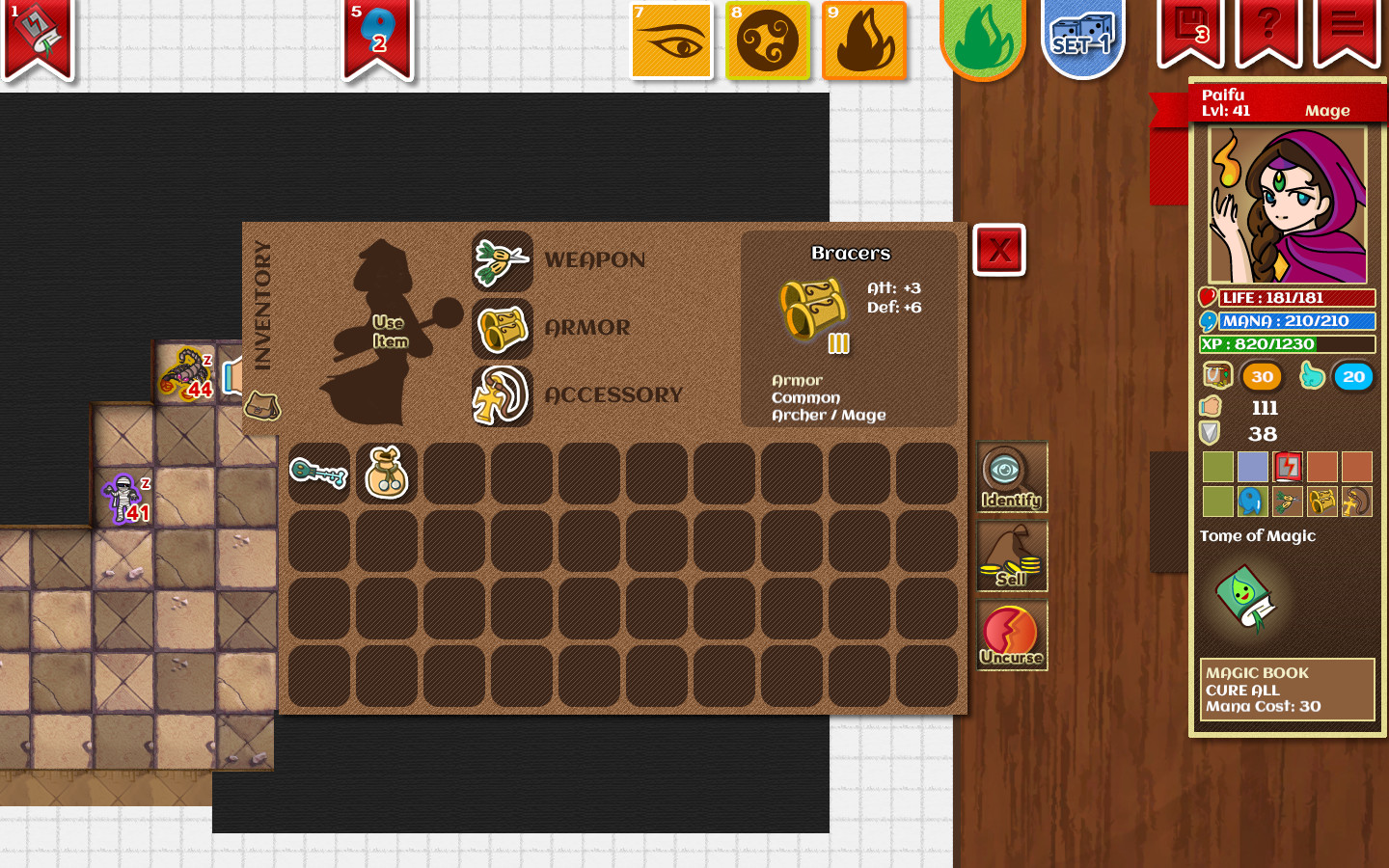Click the treasure chest inventory icon
Image resolution: width=1389 pixels, height=868 pixels.
coord(1216,376)
